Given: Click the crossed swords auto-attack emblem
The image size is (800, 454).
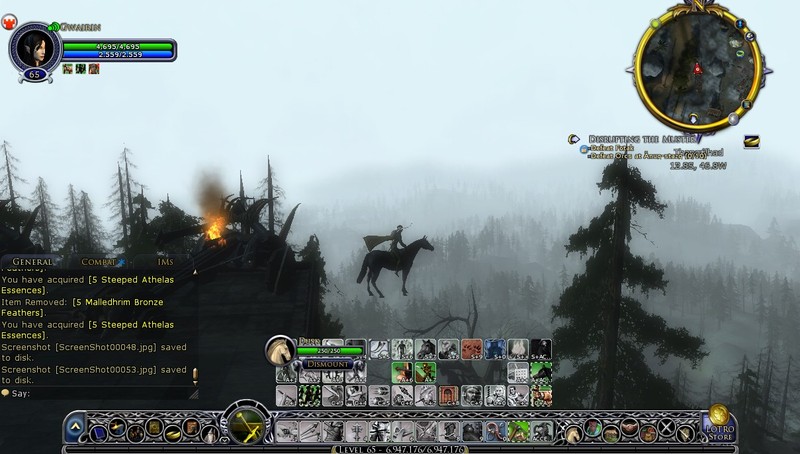Looking at the screenshot, I should coord(244,424).
